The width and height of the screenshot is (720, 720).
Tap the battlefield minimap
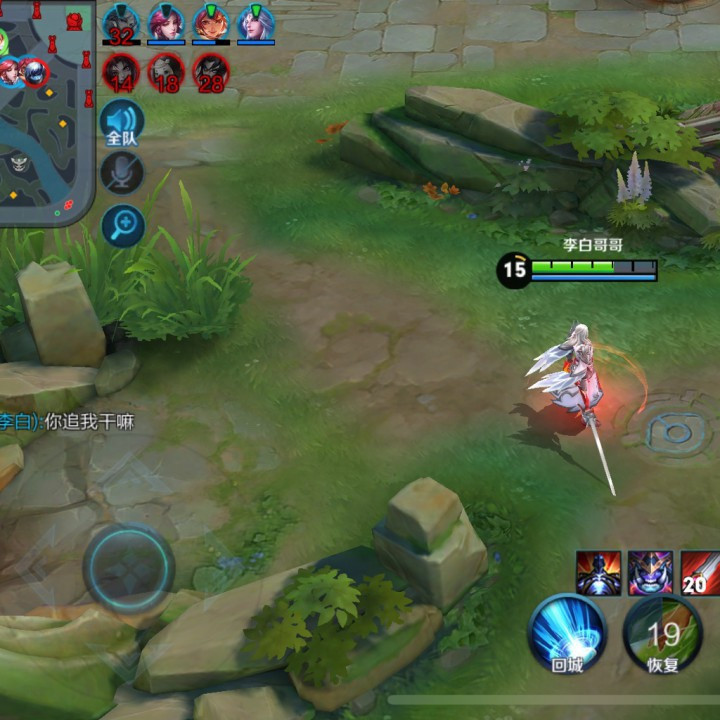coord(46,110)
